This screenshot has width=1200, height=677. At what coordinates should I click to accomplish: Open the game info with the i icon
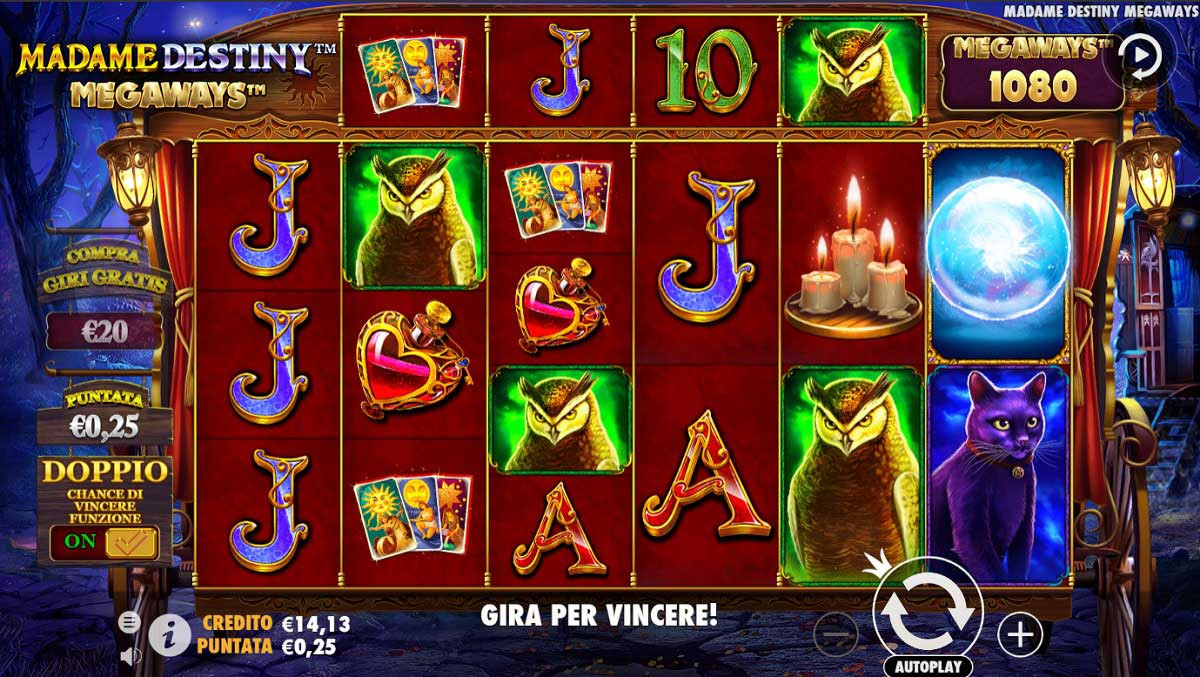(170, 633)
